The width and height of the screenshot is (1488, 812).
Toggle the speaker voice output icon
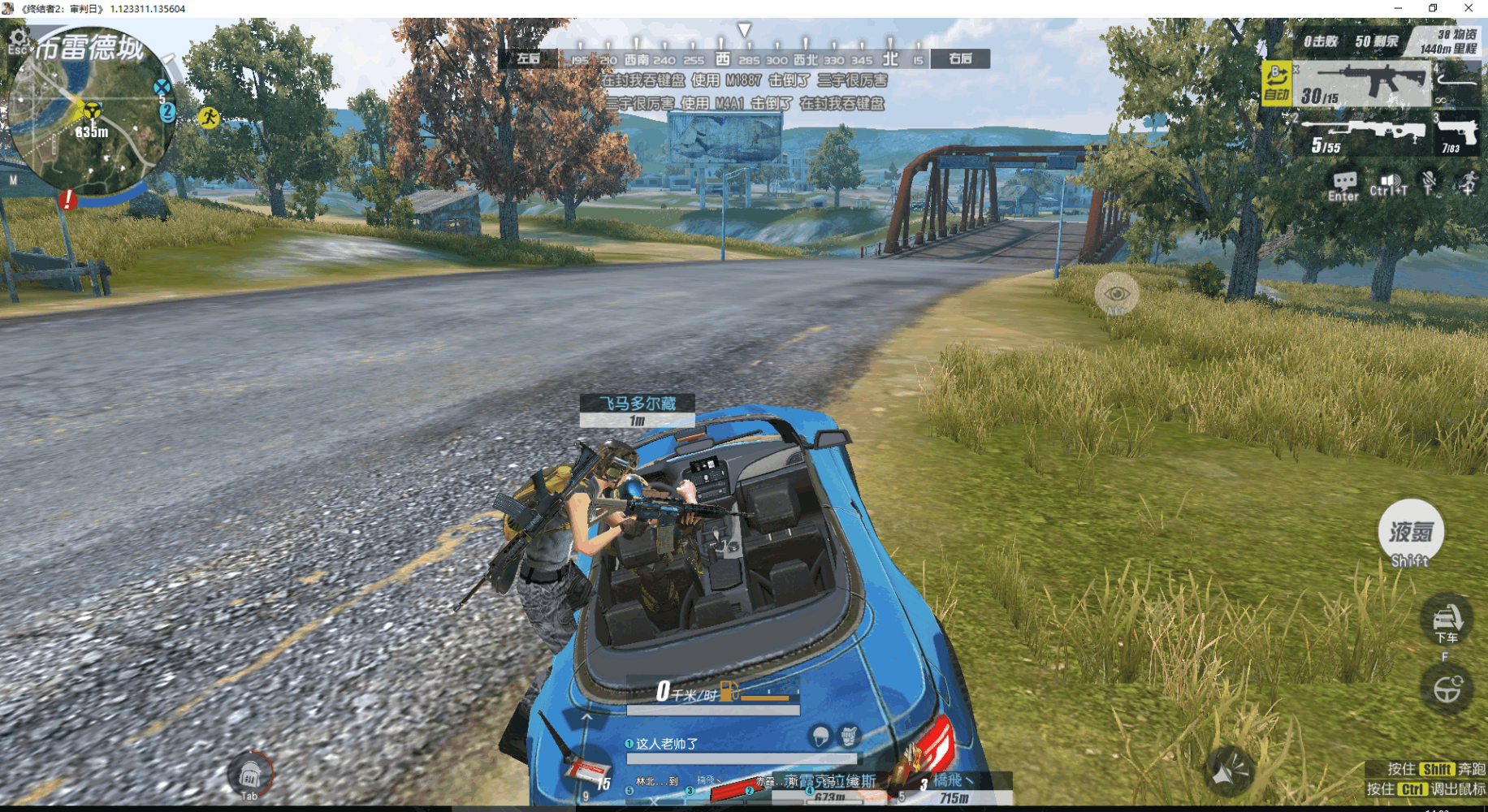[1389, 184]
